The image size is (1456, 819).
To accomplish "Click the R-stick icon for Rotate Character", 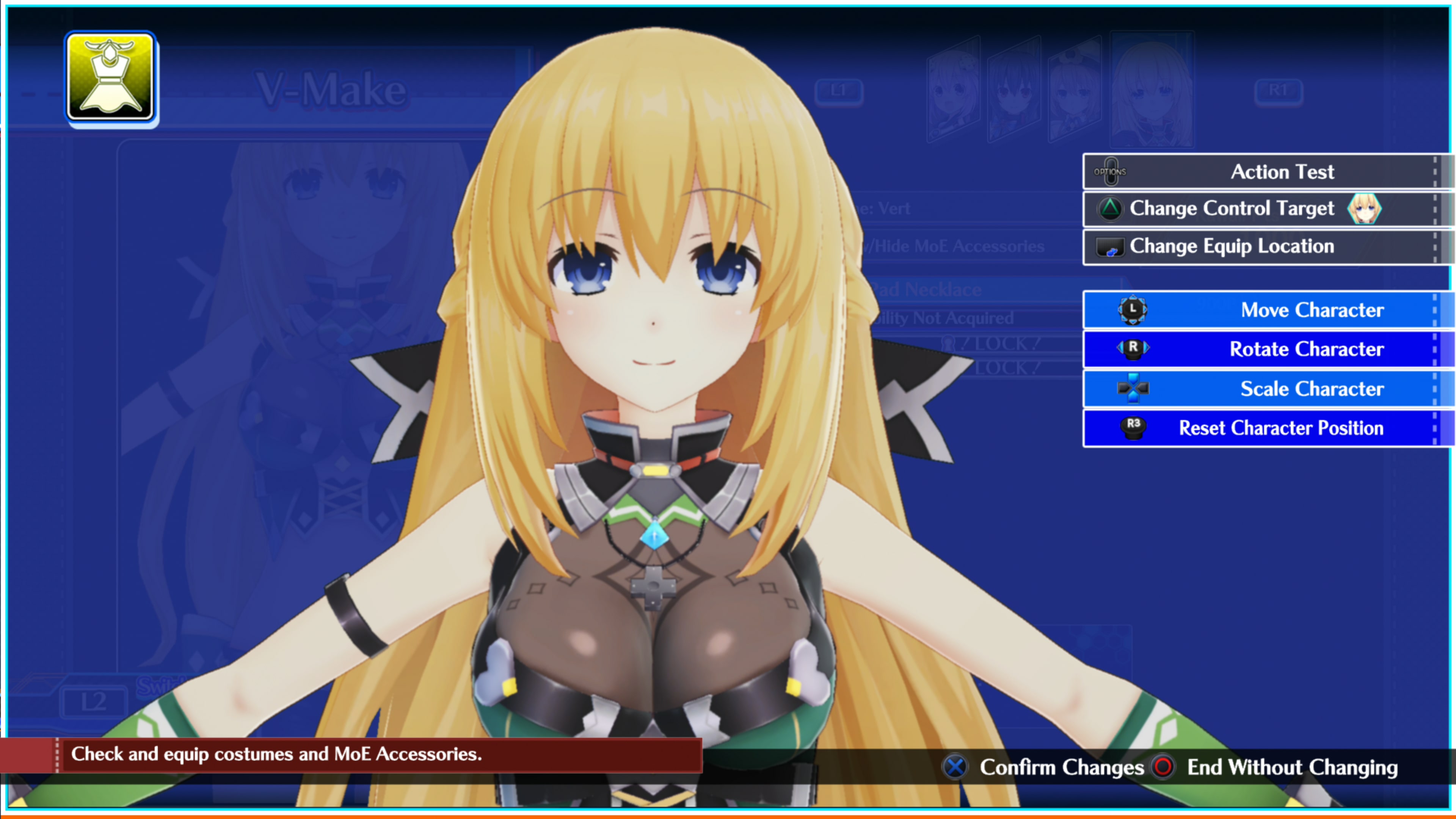I will (1133, 349).
